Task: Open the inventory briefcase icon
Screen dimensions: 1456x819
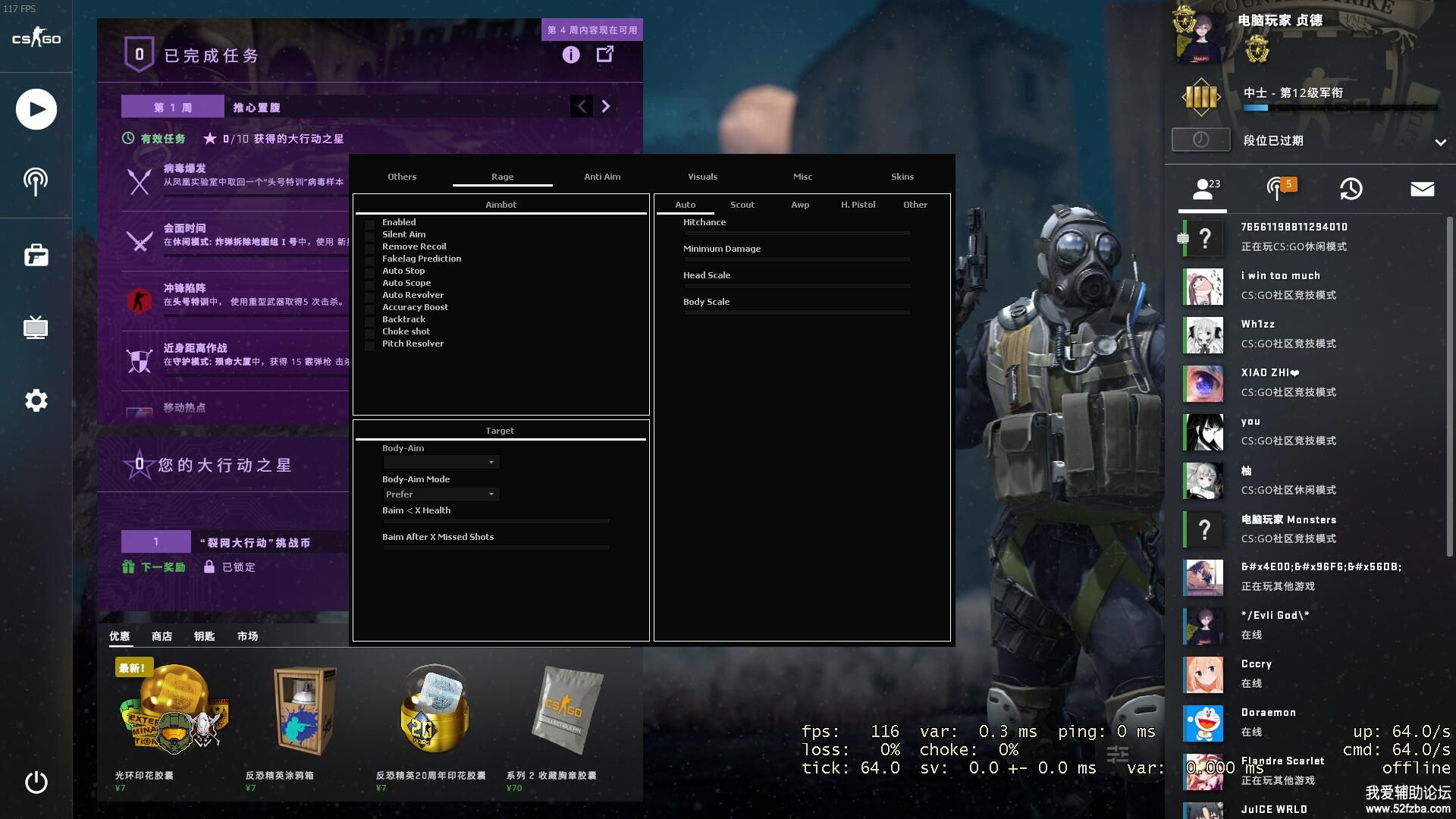Action: pyautogui.click(x=36, y=256)
